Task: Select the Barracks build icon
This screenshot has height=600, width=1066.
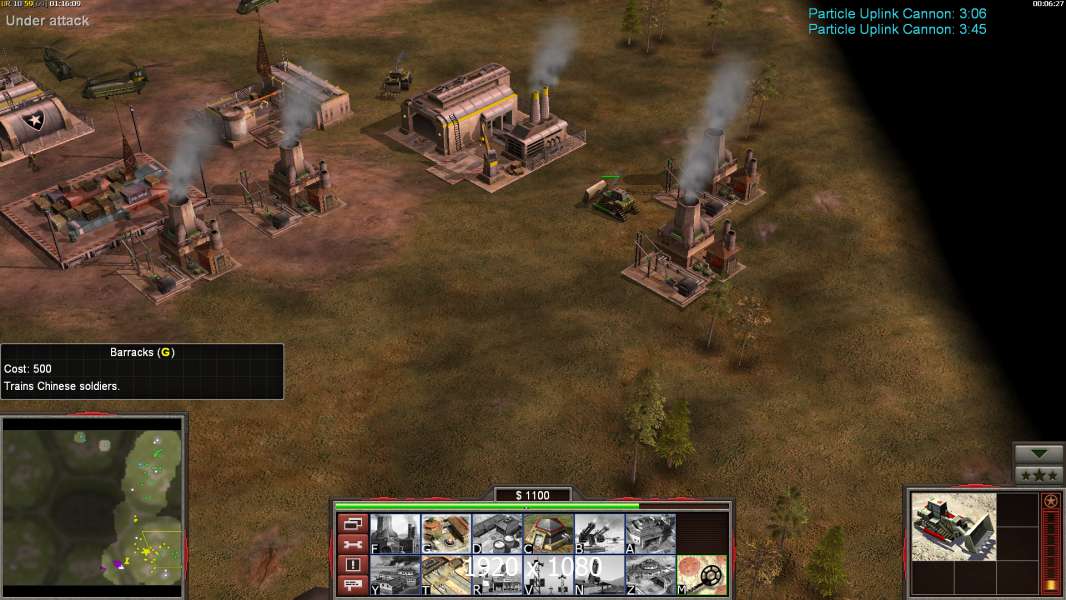Action: coord(445,533)
